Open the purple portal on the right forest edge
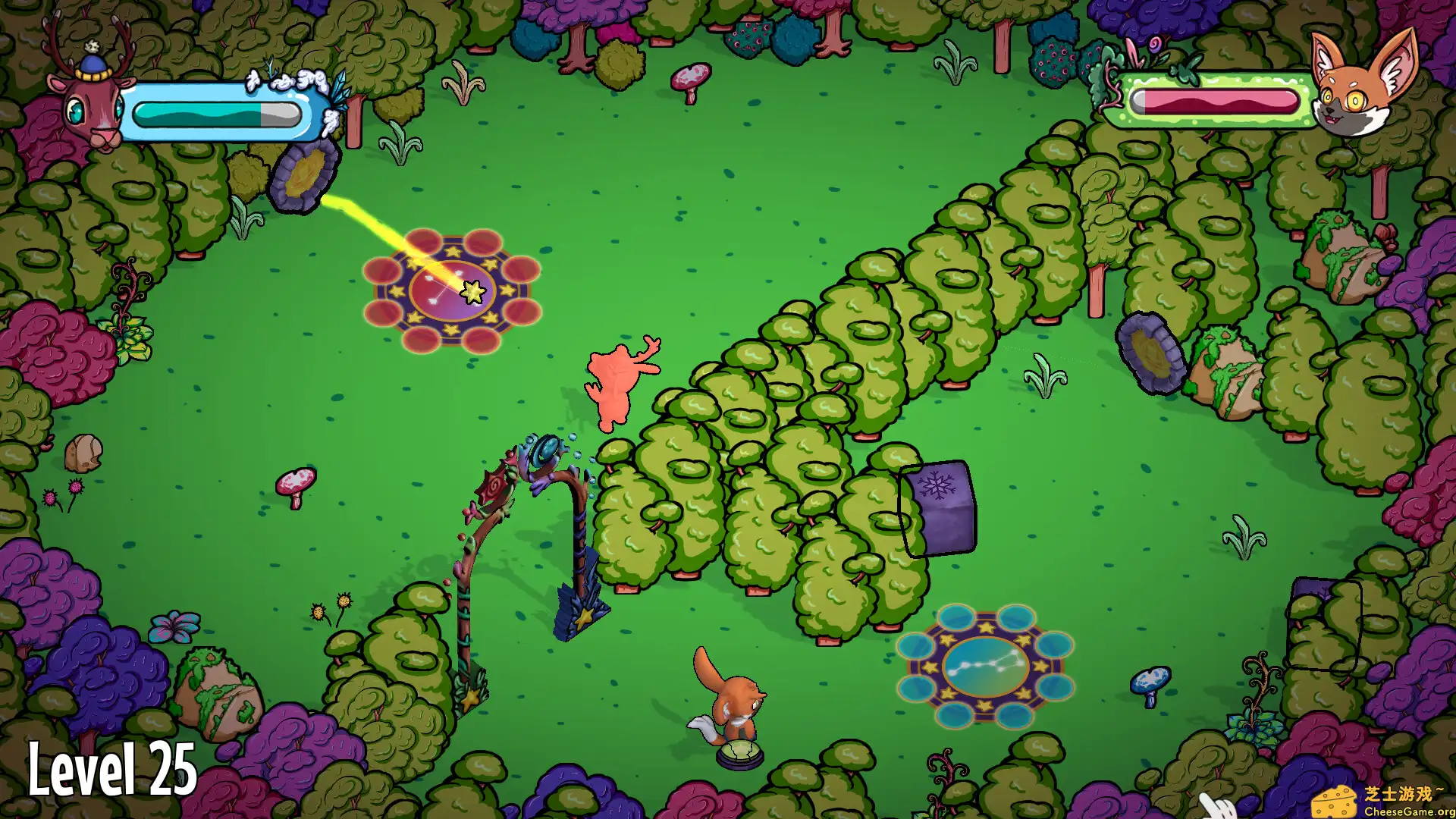Viewport: 1456px width, 819px height. [1150, 353]
